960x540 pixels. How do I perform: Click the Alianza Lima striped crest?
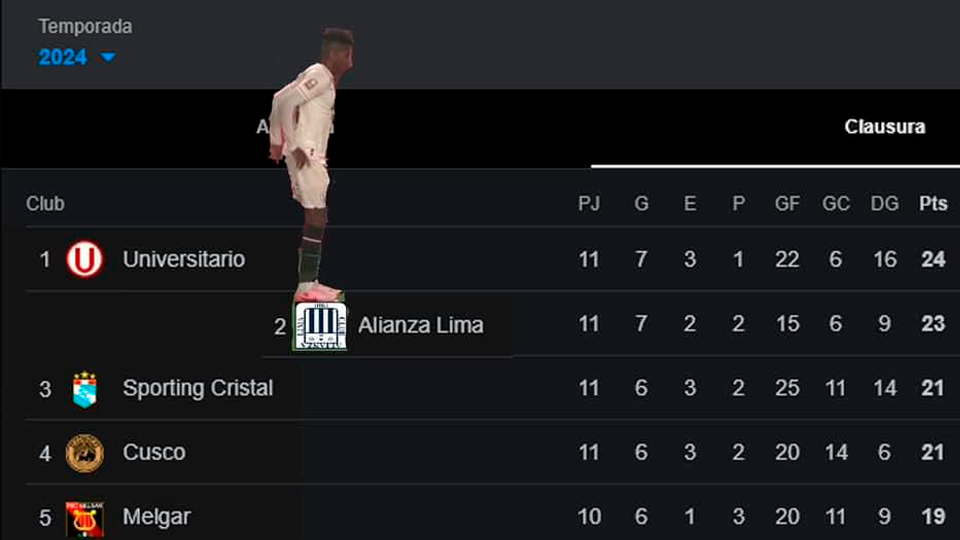321,326
